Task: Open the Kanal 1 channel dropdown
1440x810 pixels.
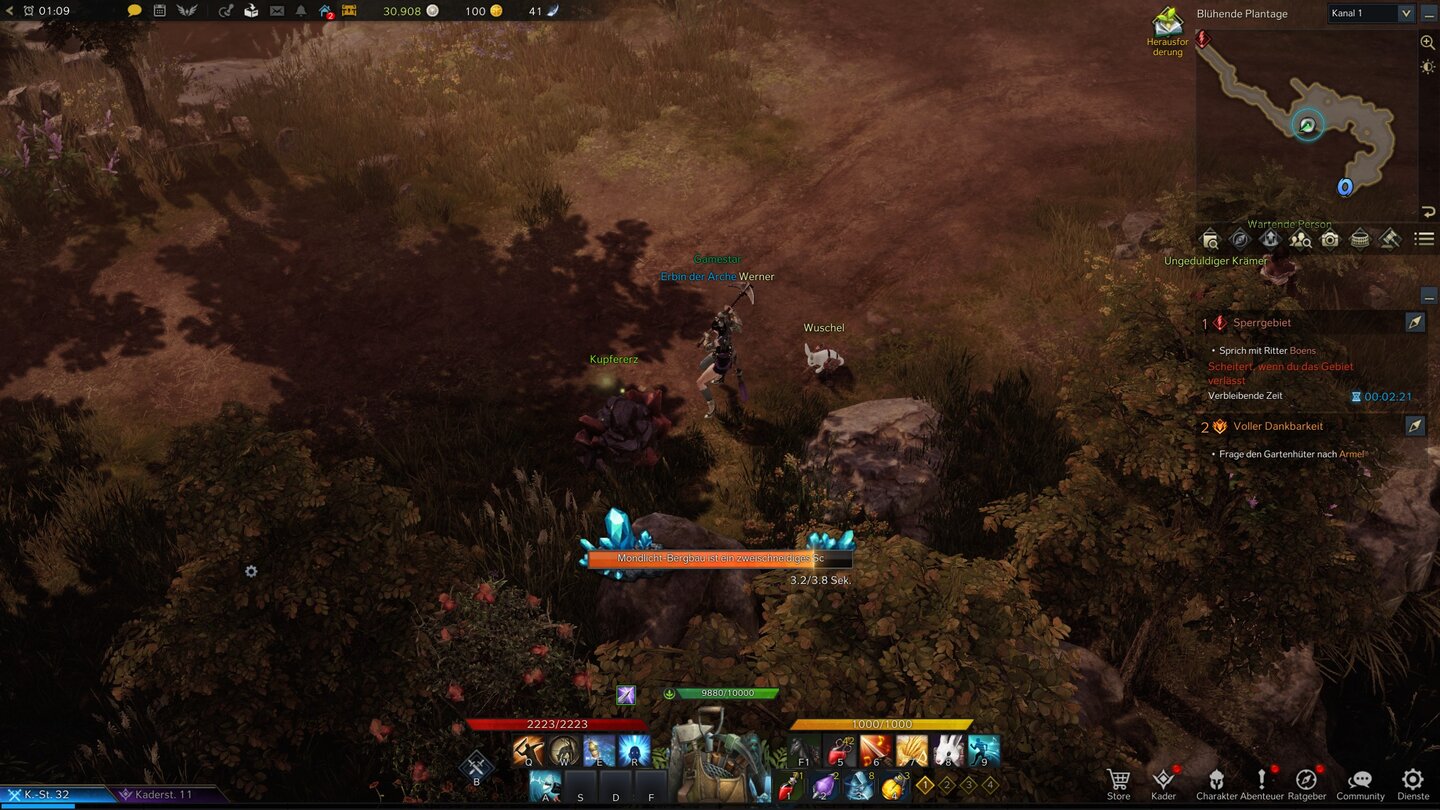Action: [1370, 13]
